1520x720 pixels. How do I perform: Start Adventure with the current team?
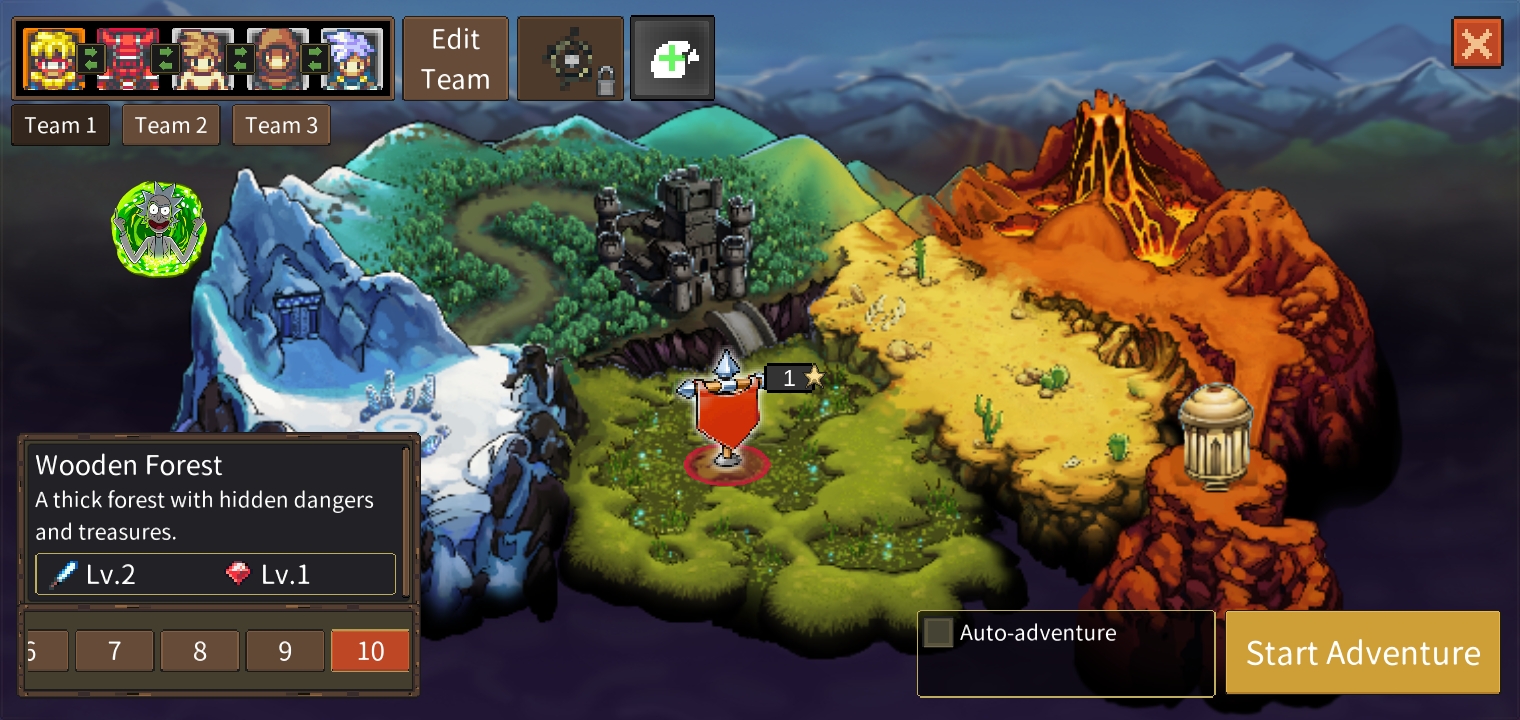click(x=1362, y=653)
